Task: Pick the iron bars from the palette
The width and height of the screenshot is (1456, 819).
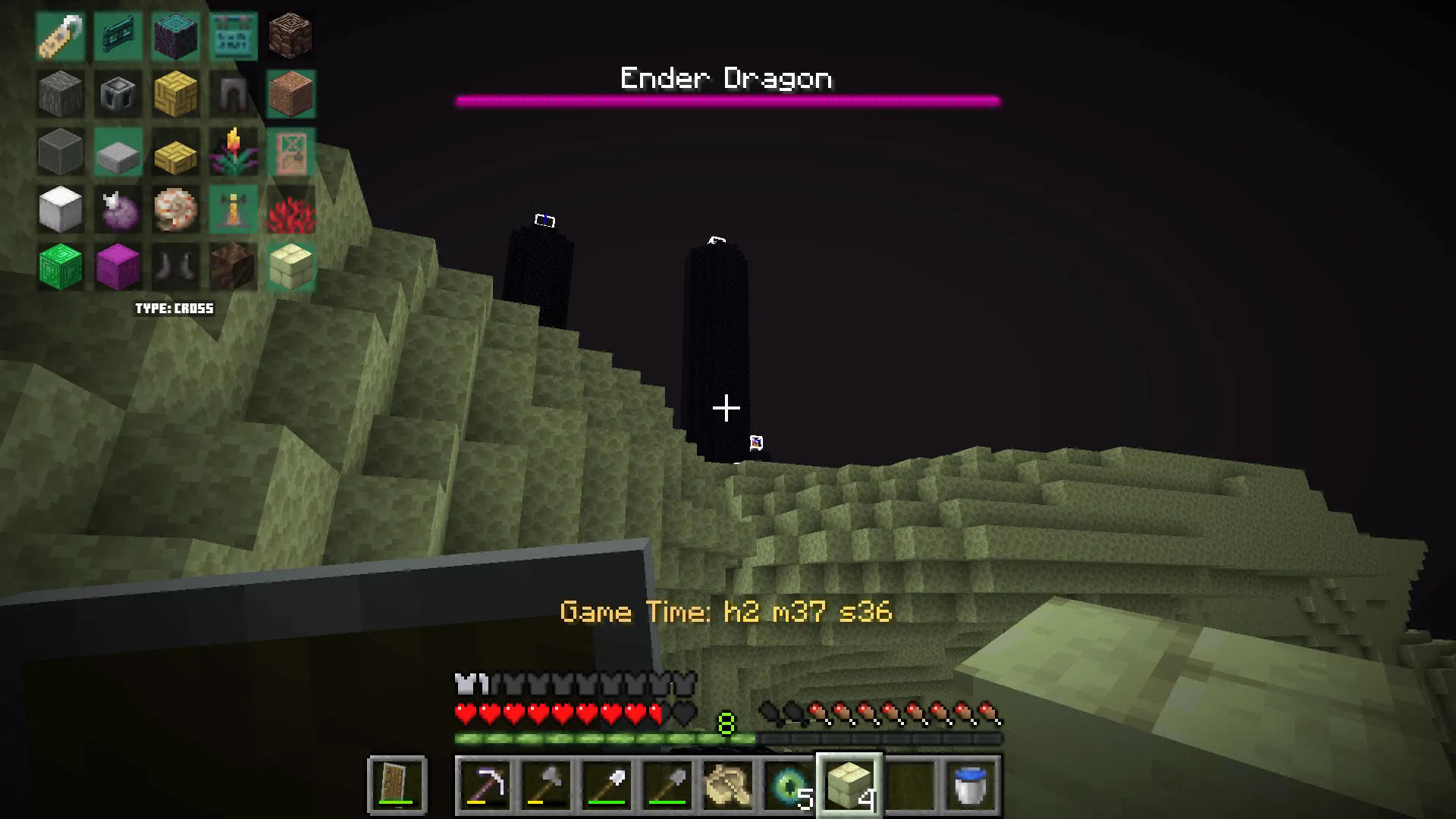Action: tap(233, 94)
